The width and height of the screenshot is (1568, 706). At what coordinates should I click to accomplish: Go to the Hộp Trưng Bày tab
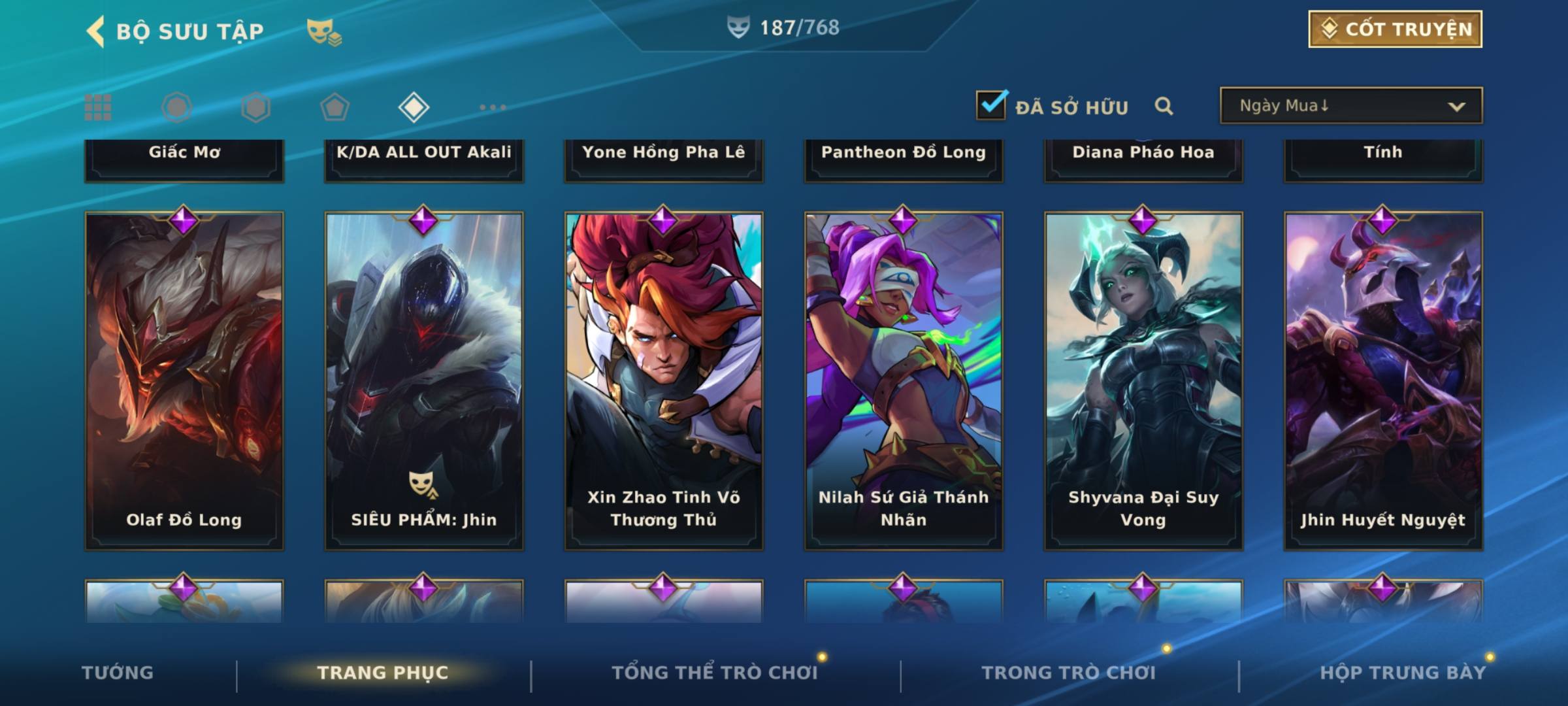point(1403,673)
